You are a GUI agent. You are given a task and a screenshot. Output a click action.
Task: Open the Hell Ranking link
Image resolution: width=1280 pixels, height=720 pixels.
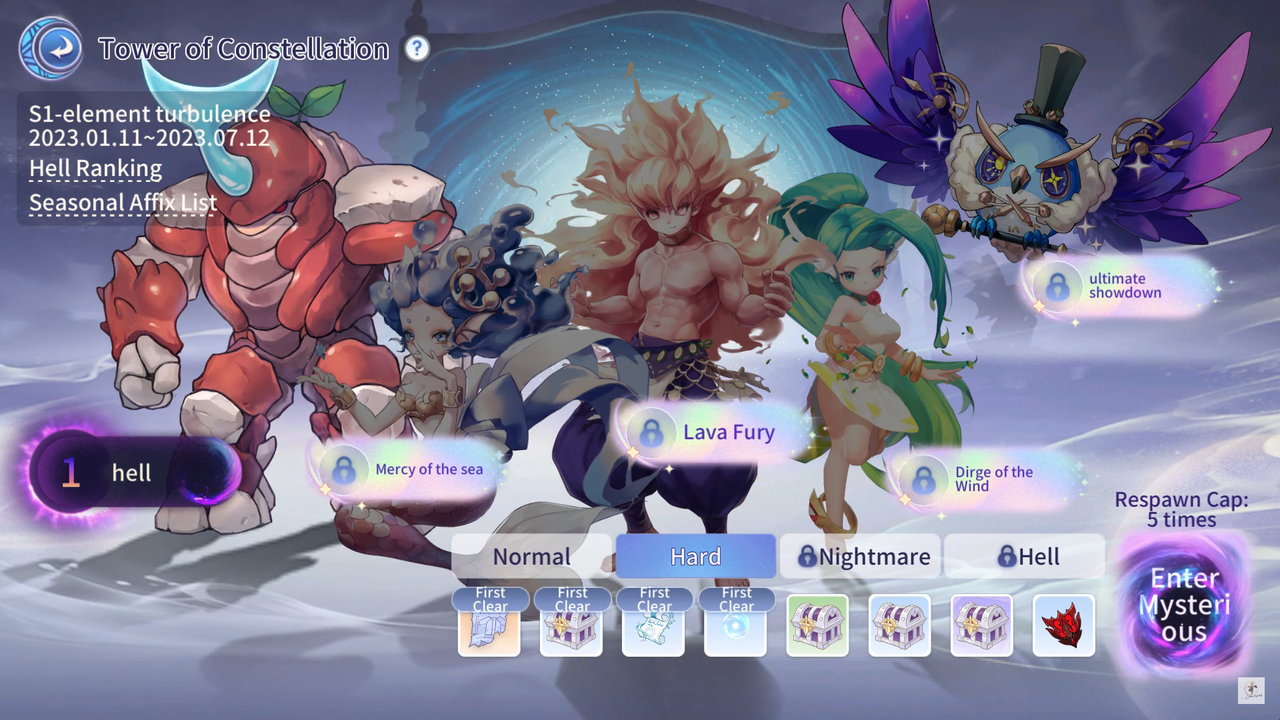coord(95,169)
